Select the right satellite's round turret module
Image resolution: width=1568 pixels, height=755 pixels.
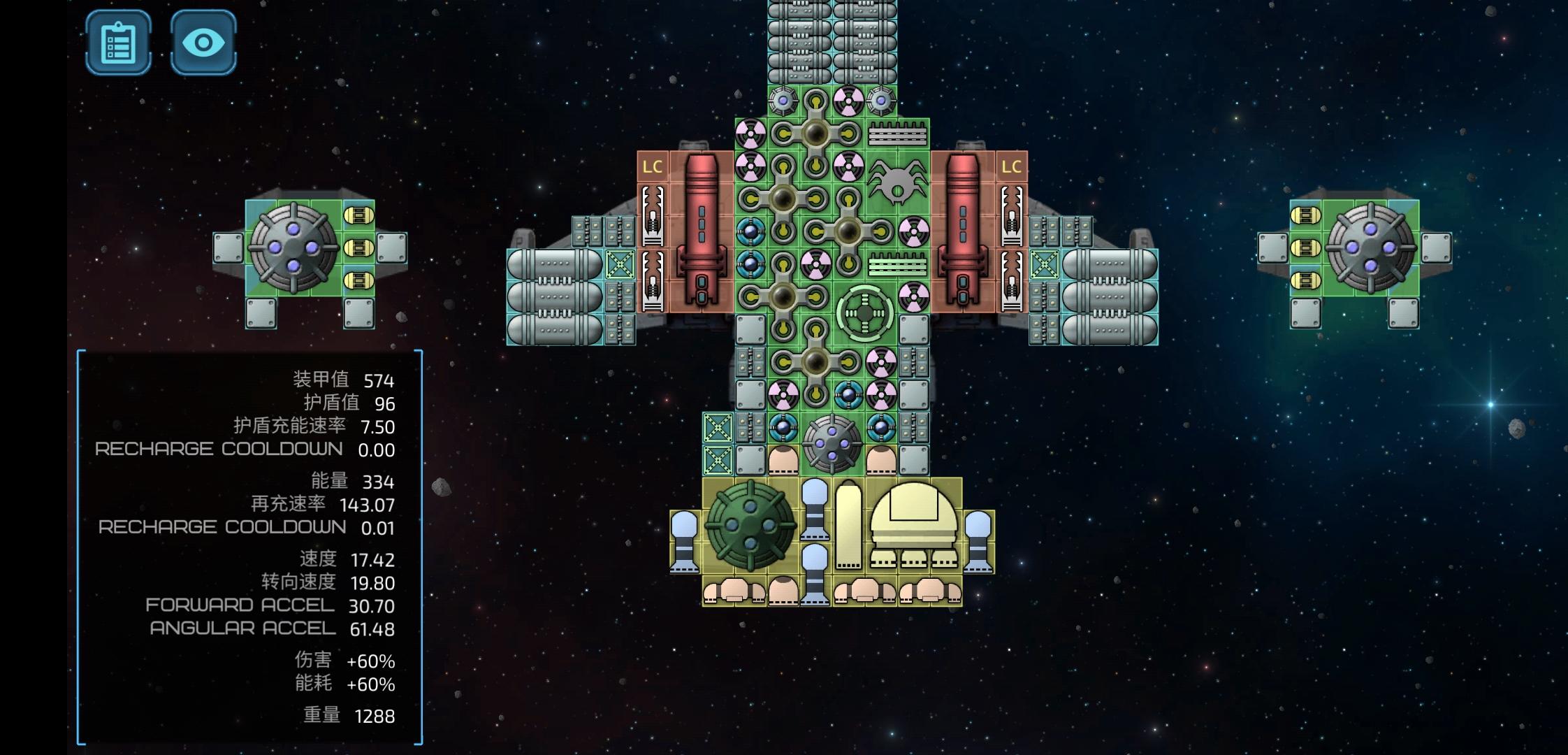tap(1370, 248)
